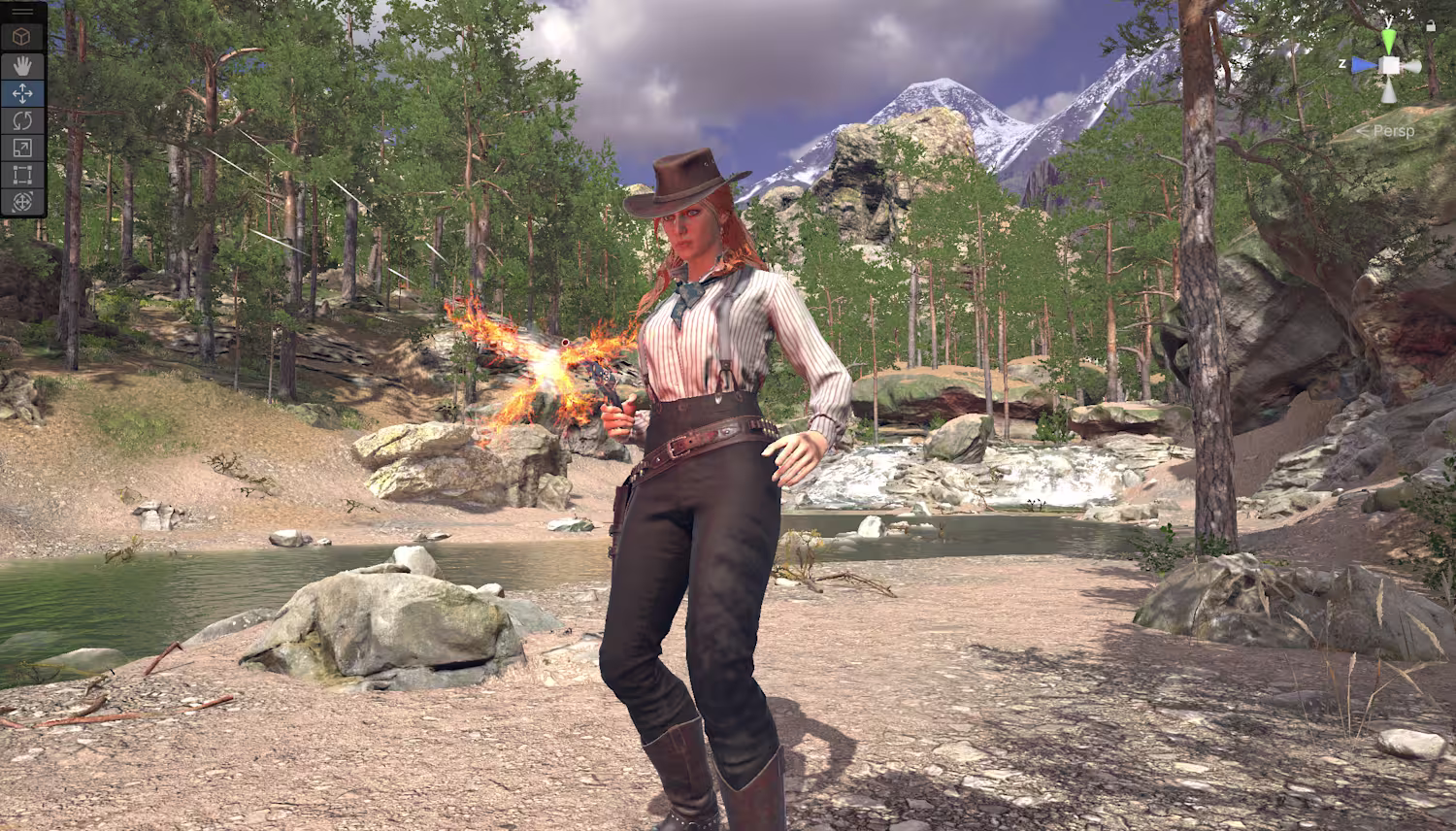Activate the move tool with four arrows
Screen dimensions: 1456x831
[x=23, y=93]
